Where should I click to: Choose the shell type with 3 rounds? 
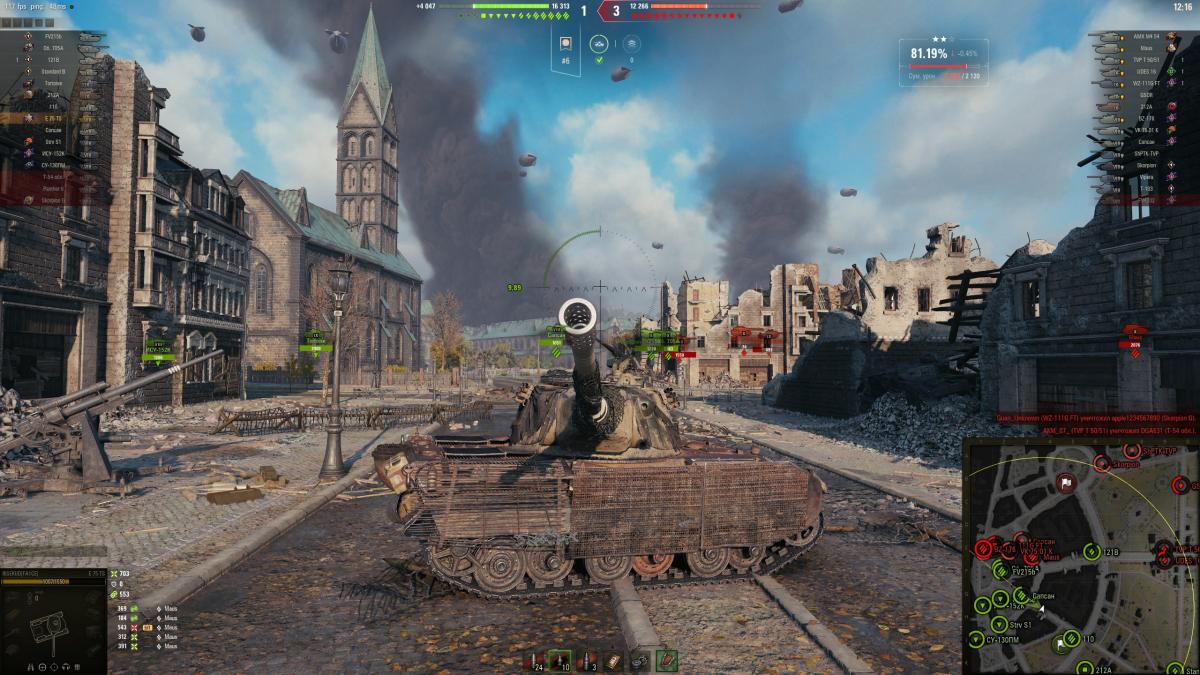point(590,660)
